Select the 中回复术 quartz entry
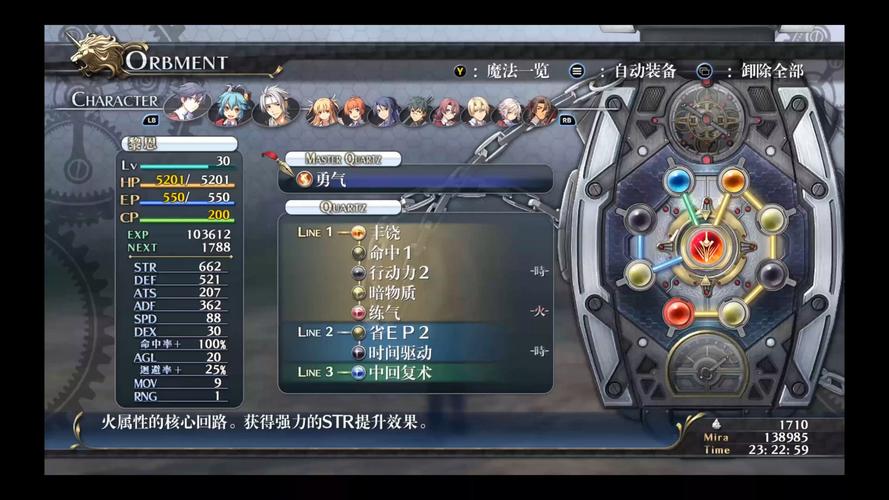 [400, 372]
